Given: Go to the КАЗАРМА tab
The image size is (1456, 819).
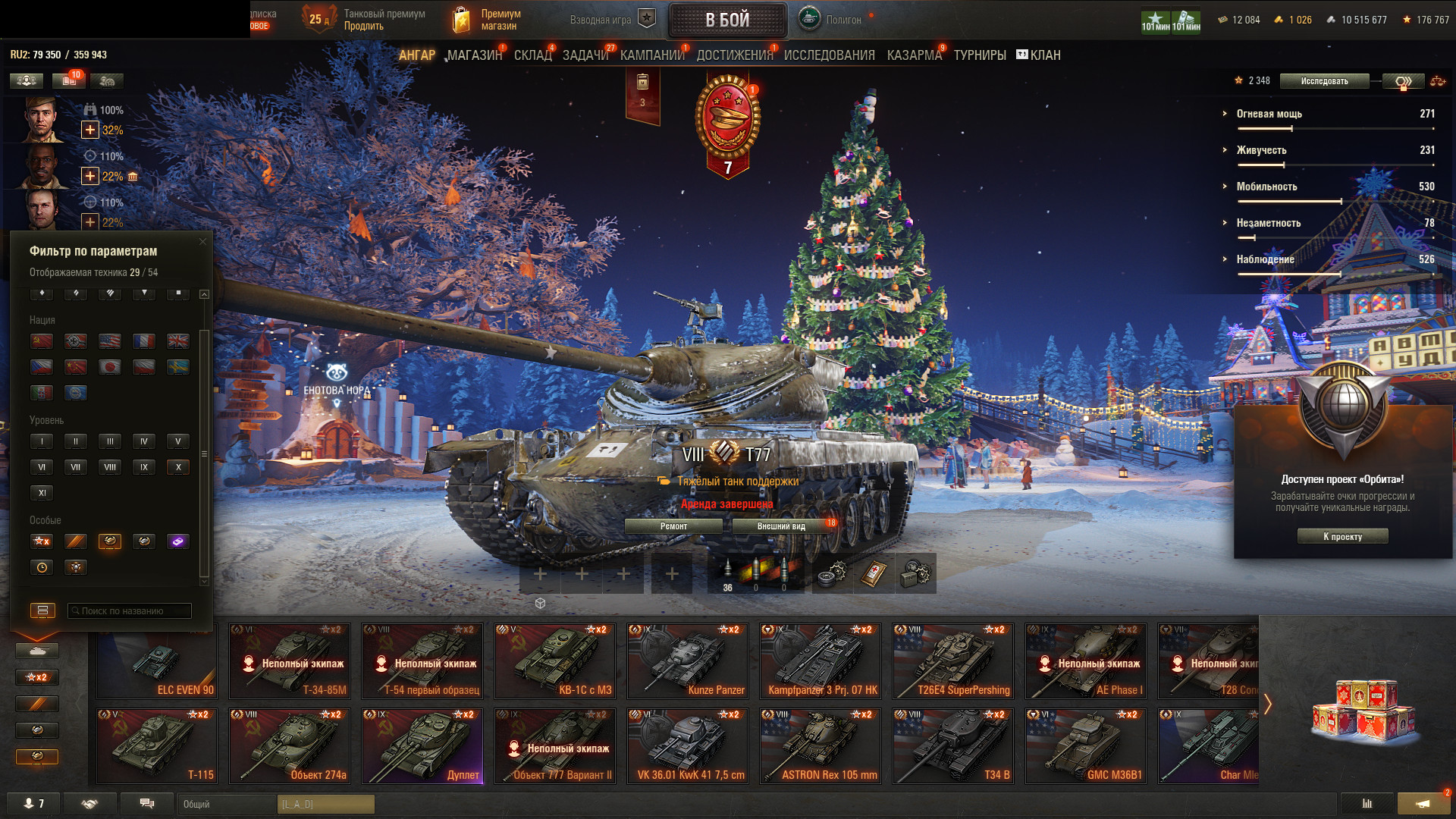Looking at the screenshot, I should 914,55.
